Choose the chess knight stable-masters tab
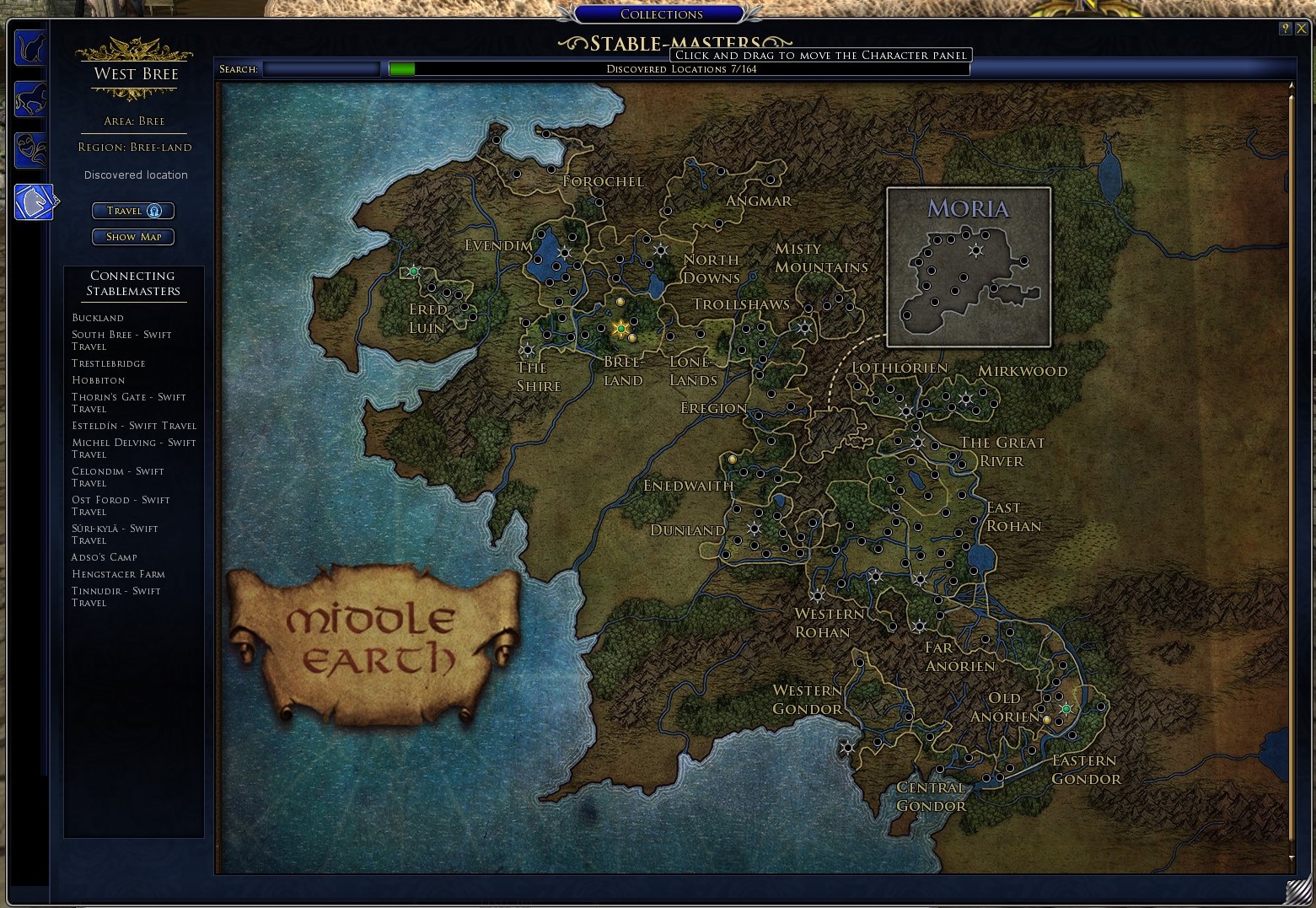Viewport: 1316px width, 908px height. (34, 202)
